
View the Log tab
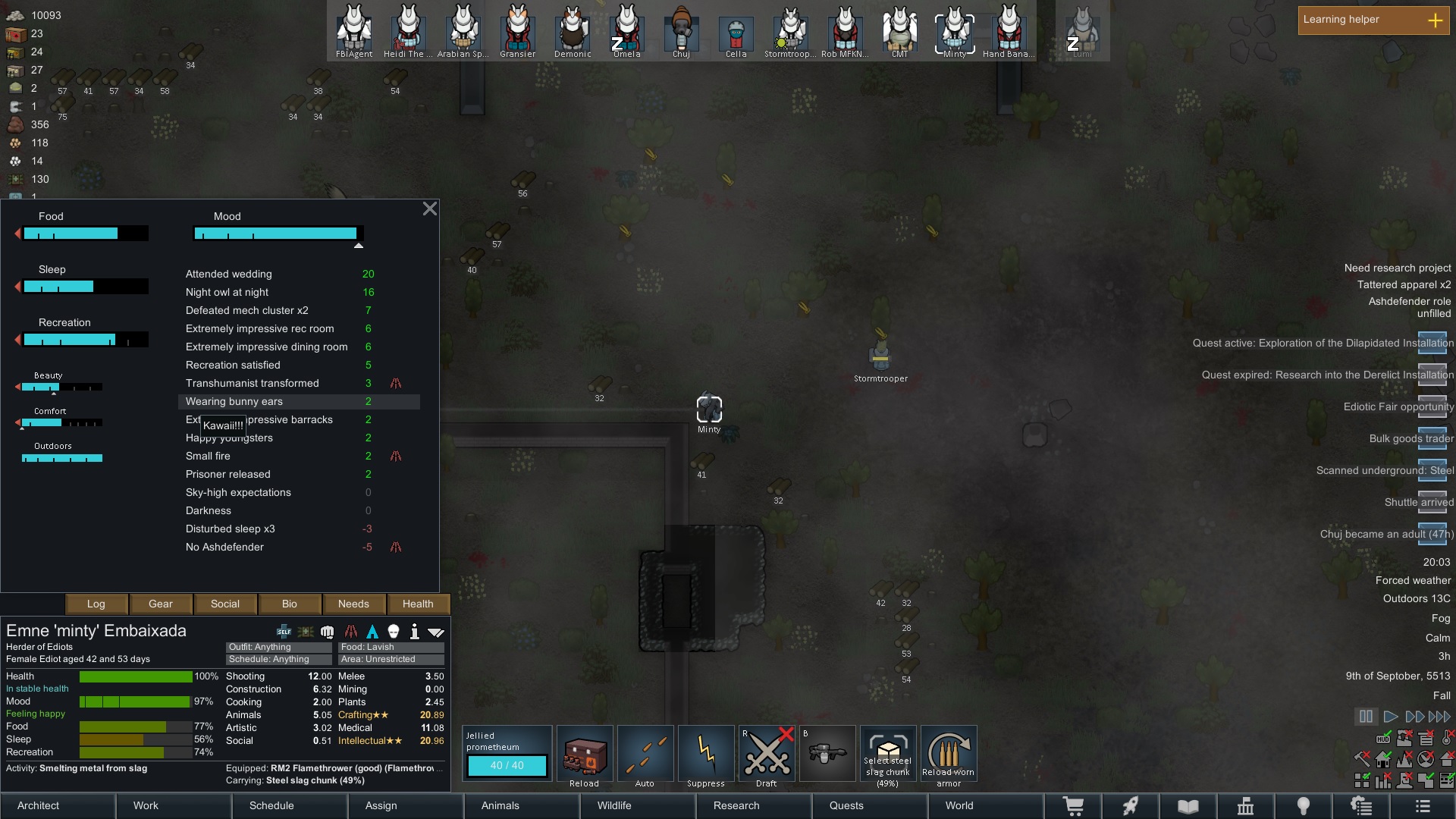point(96,604)
